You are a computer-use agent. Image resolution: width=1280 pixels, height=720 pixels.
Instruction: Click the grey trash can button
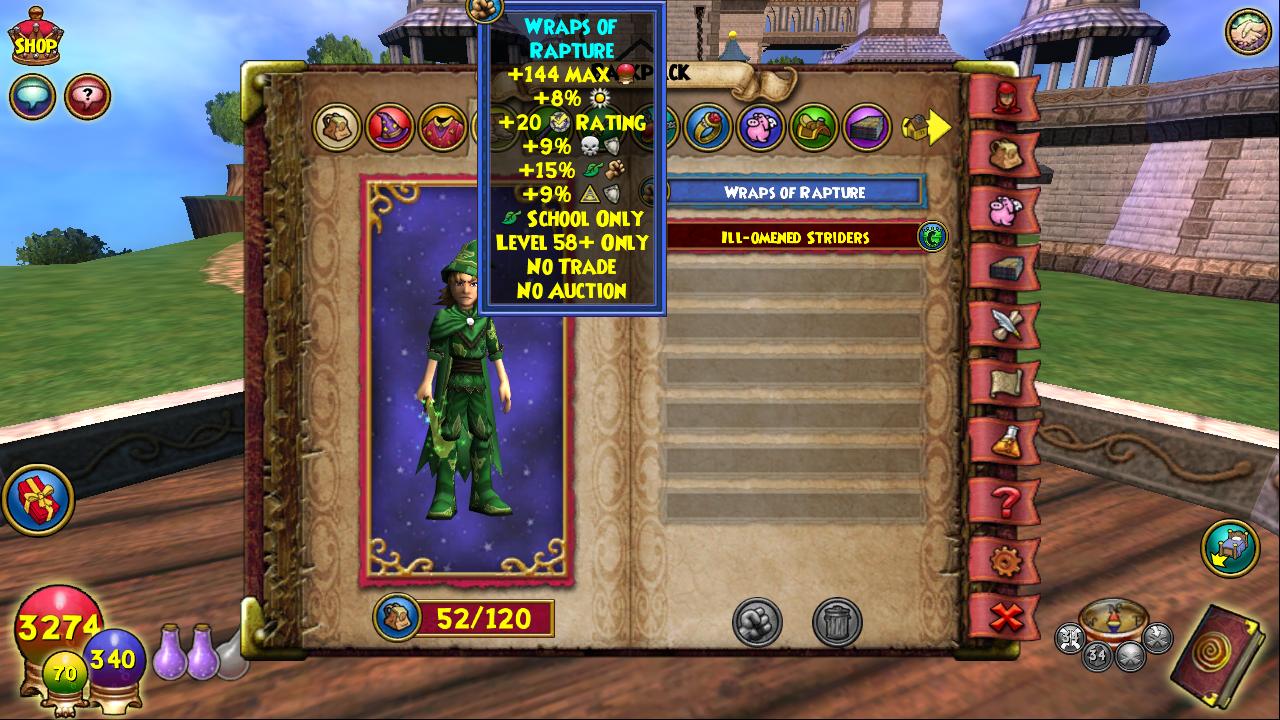tap(837, 622)
